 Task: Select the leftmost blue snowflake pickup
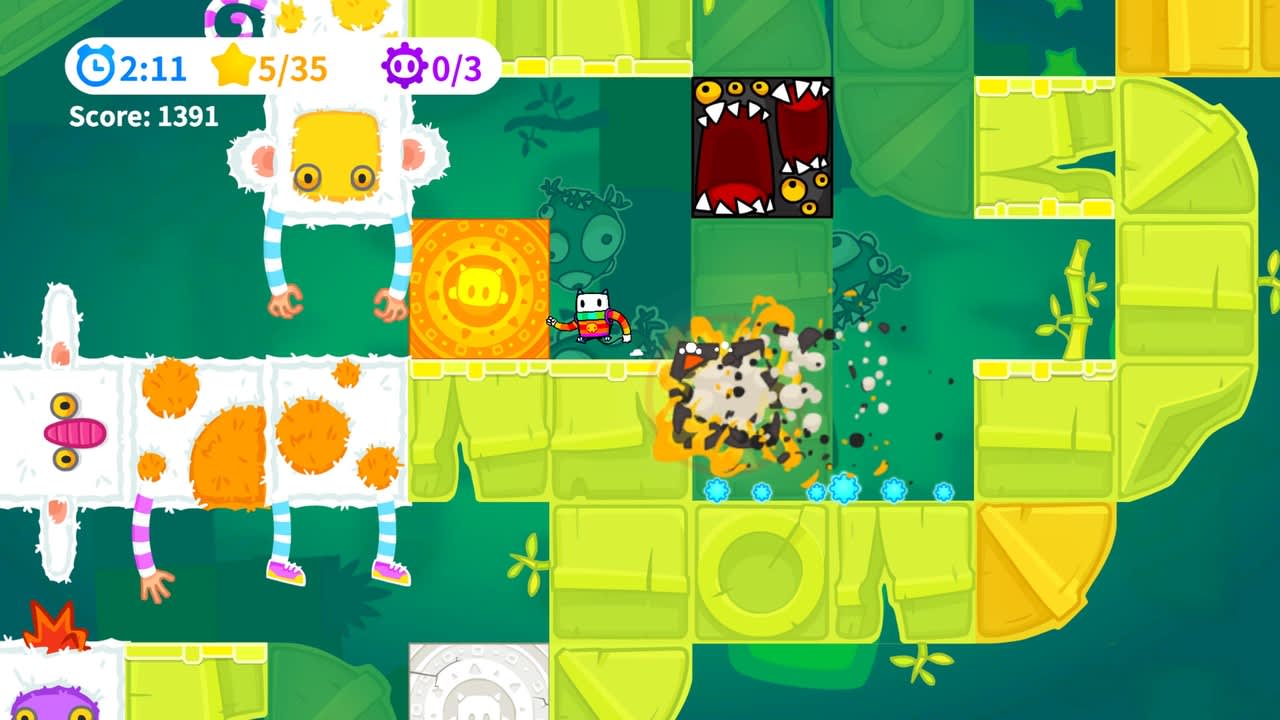pos(716,491)
